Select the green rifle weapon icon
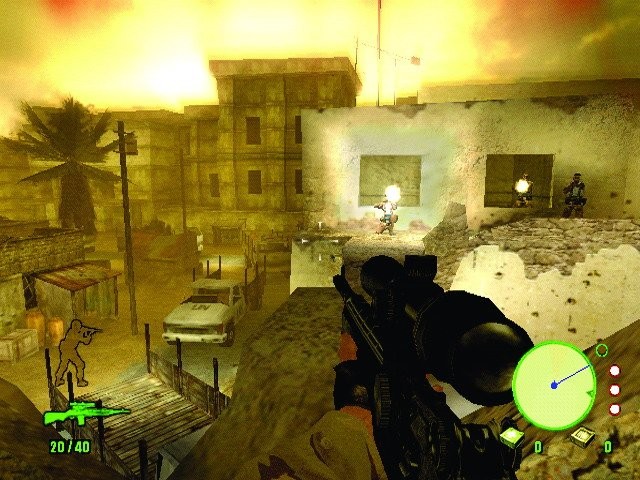Screen dimensions: 640x480 coord(85,414)
